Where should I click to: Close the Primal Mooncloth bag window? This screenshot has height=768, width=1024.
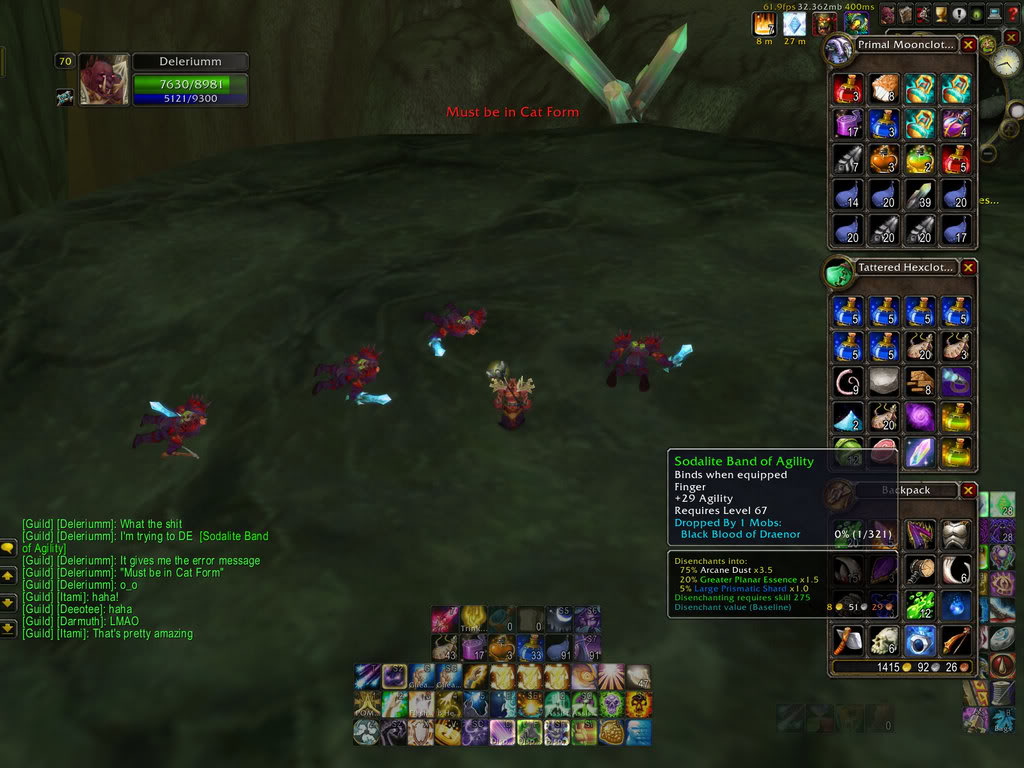(x=968, y=45)
